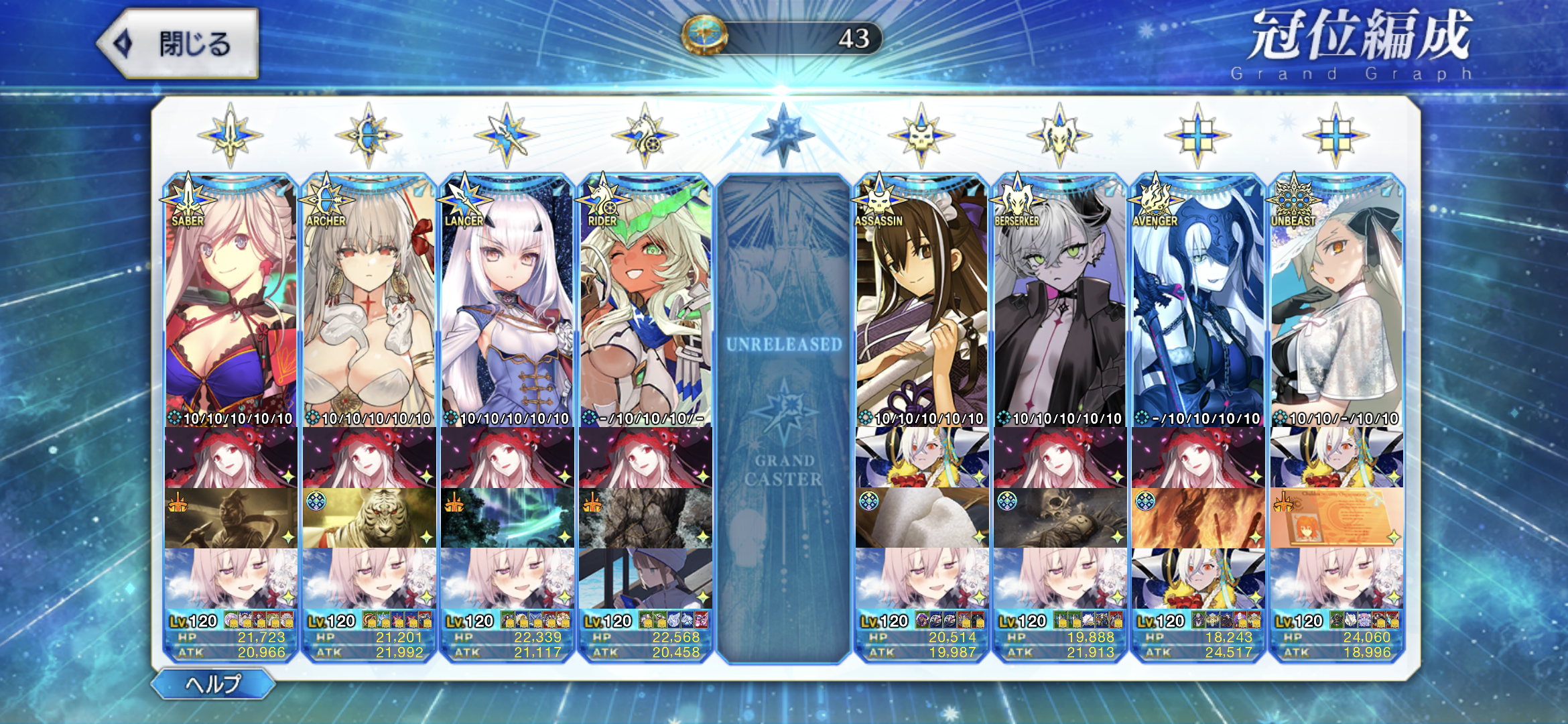Choose the rocky cliff craft essence under Rider
Image resolution: width=1568 pixels, height=724 pixels.
pyautogui.click(x=645, y=518)
